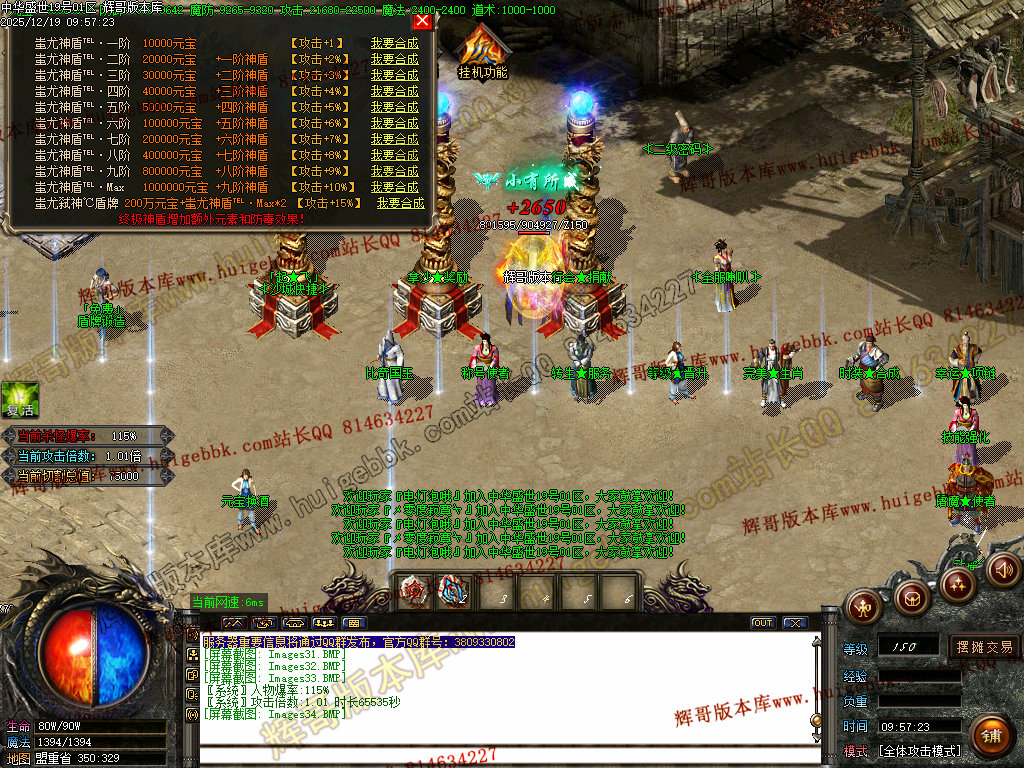1024x768 pixels.
Task: Open 摆摊交易 stall trading
Action: [984, 647]
